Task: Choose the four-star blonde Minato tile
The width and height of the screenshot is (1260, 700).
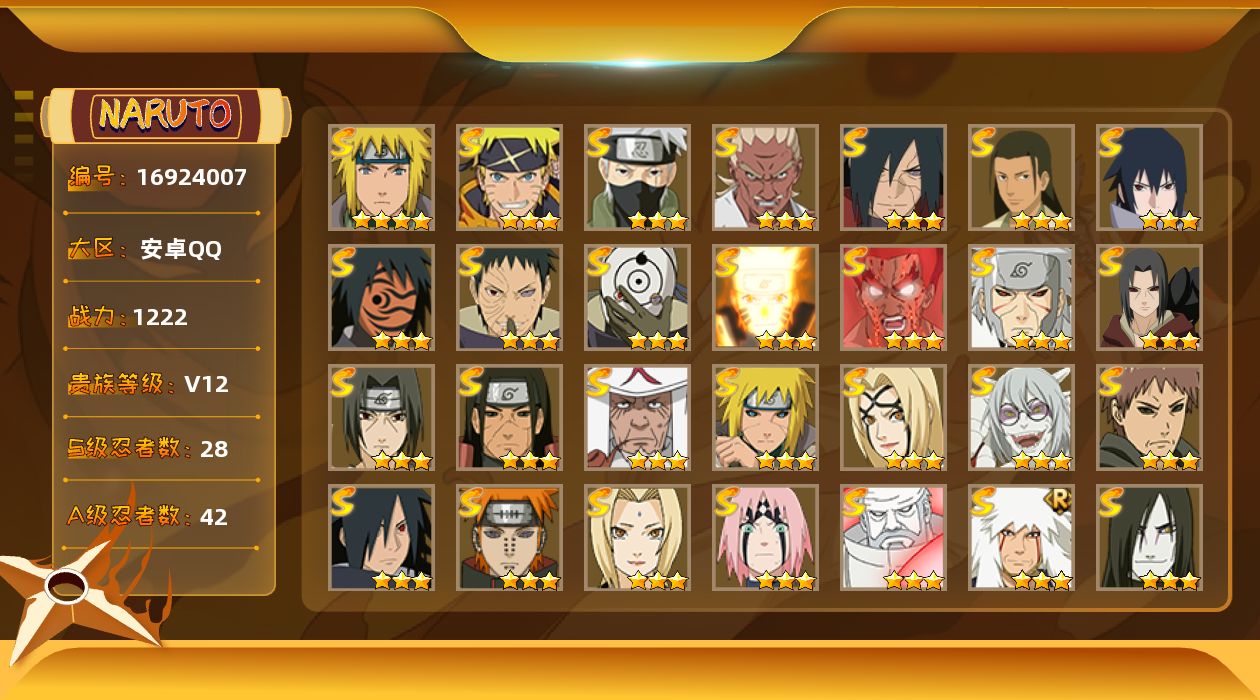Action: 381,178
